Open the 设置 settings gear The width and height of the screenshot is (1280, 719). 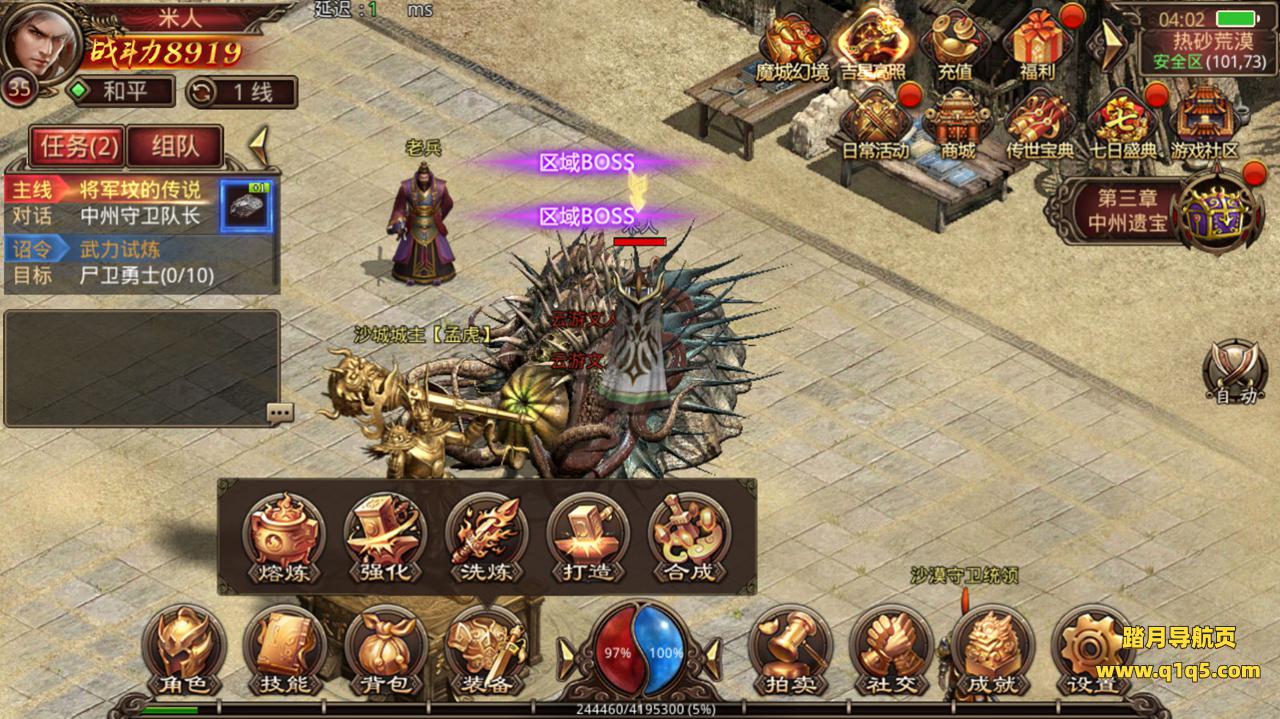pos(1092,650)
